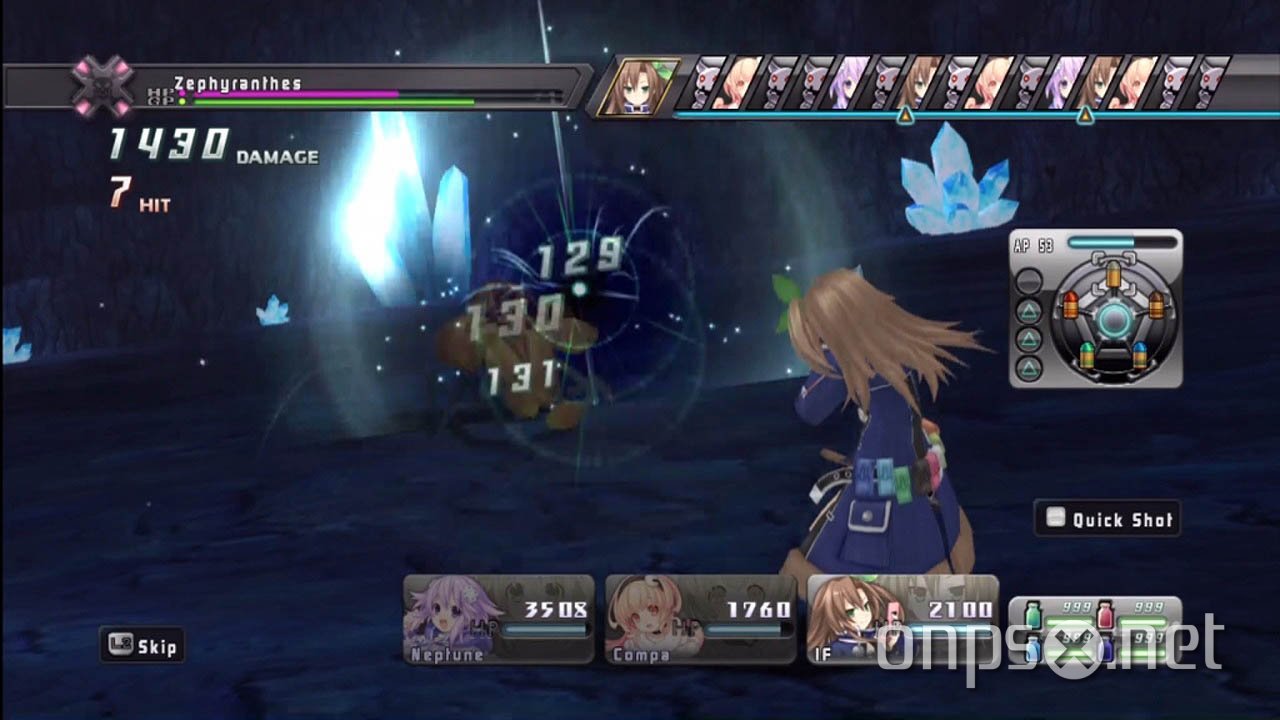
Task: Click the green potion bottle icon
Action: tap(1033, 615)
